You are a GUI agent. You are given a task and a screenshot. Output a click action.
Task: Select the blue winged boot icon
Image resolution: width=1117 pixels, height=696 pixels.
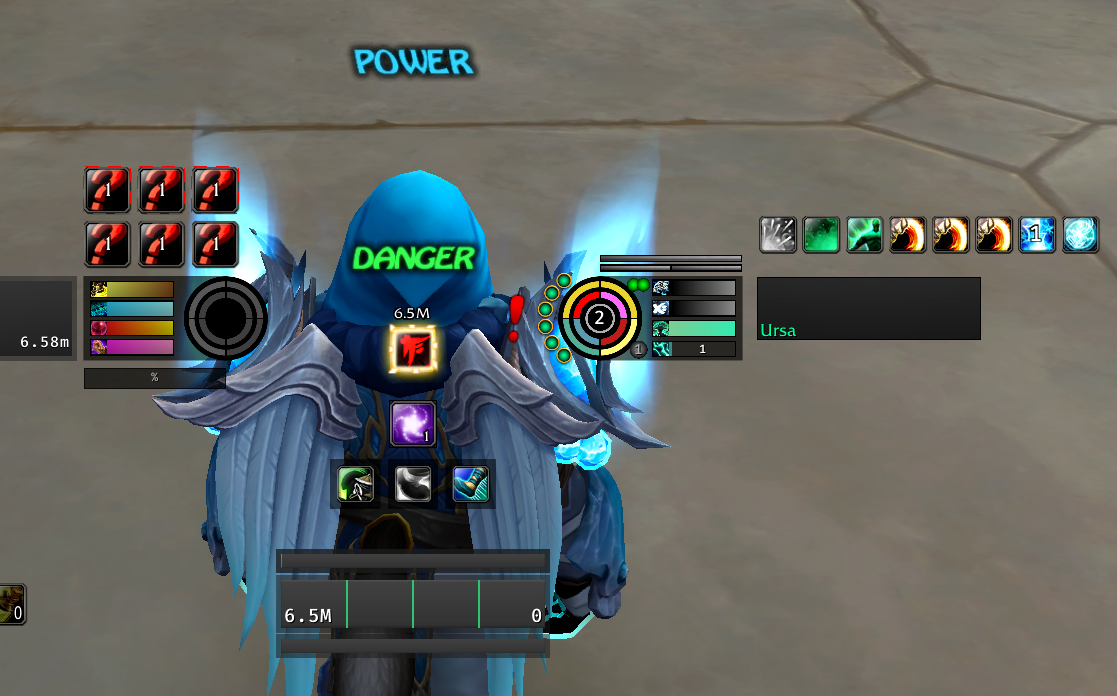coord(470,484)
